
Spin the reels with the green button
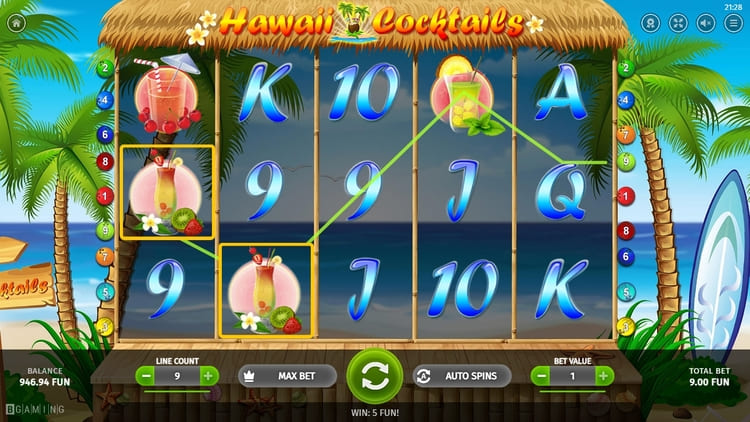pos(374,376)
